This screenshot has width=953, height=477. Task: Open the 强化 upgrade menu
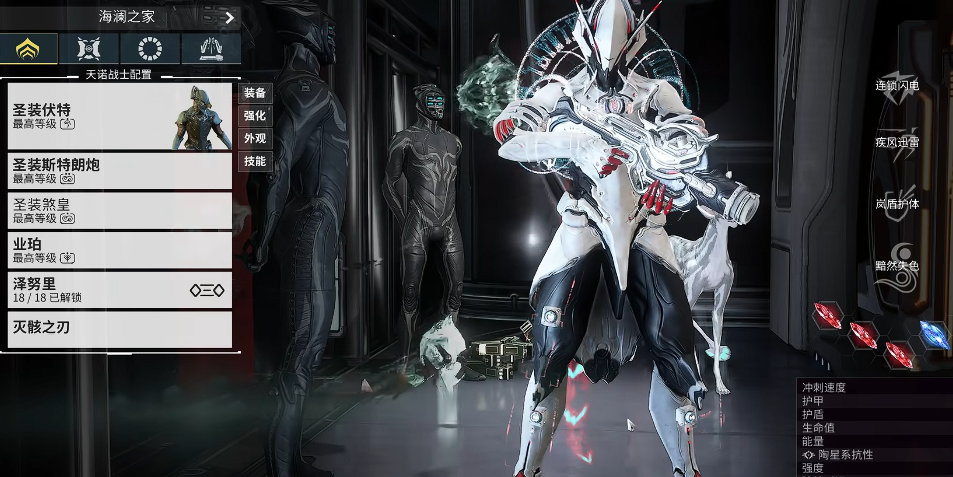pos(255,116)
